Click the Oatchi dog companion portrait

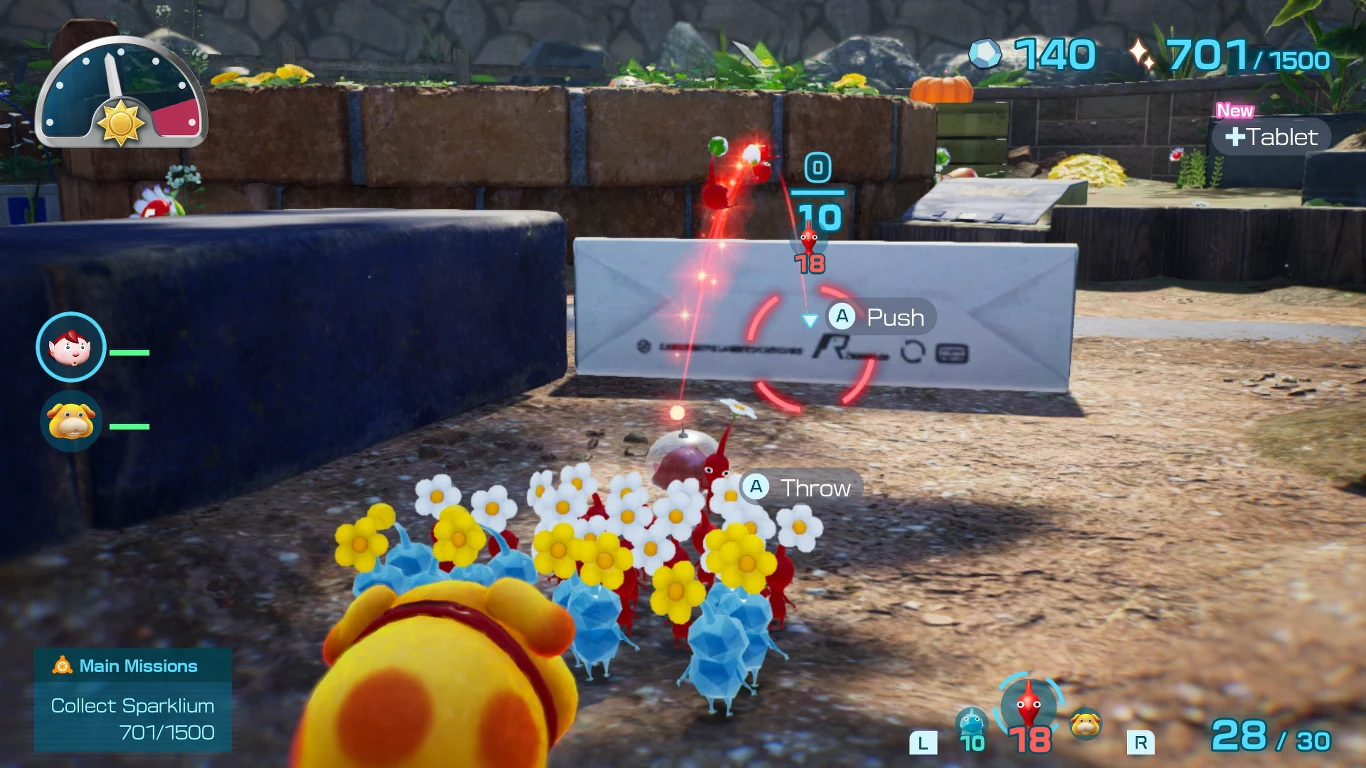point(70,422)
